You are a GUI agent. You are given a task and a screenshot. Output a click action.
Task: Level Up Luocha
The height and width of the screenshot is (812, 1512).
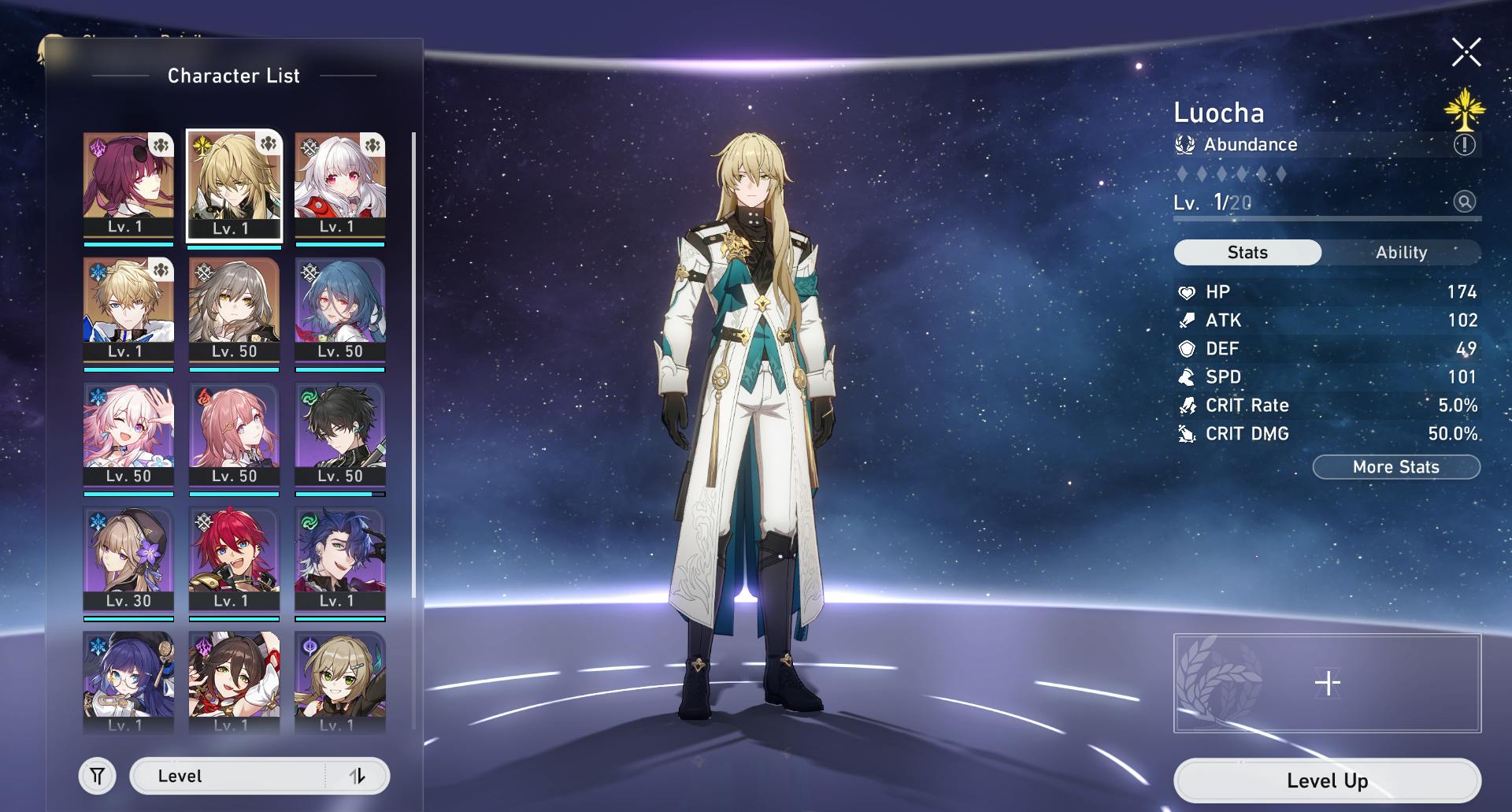coord(1327,780)
